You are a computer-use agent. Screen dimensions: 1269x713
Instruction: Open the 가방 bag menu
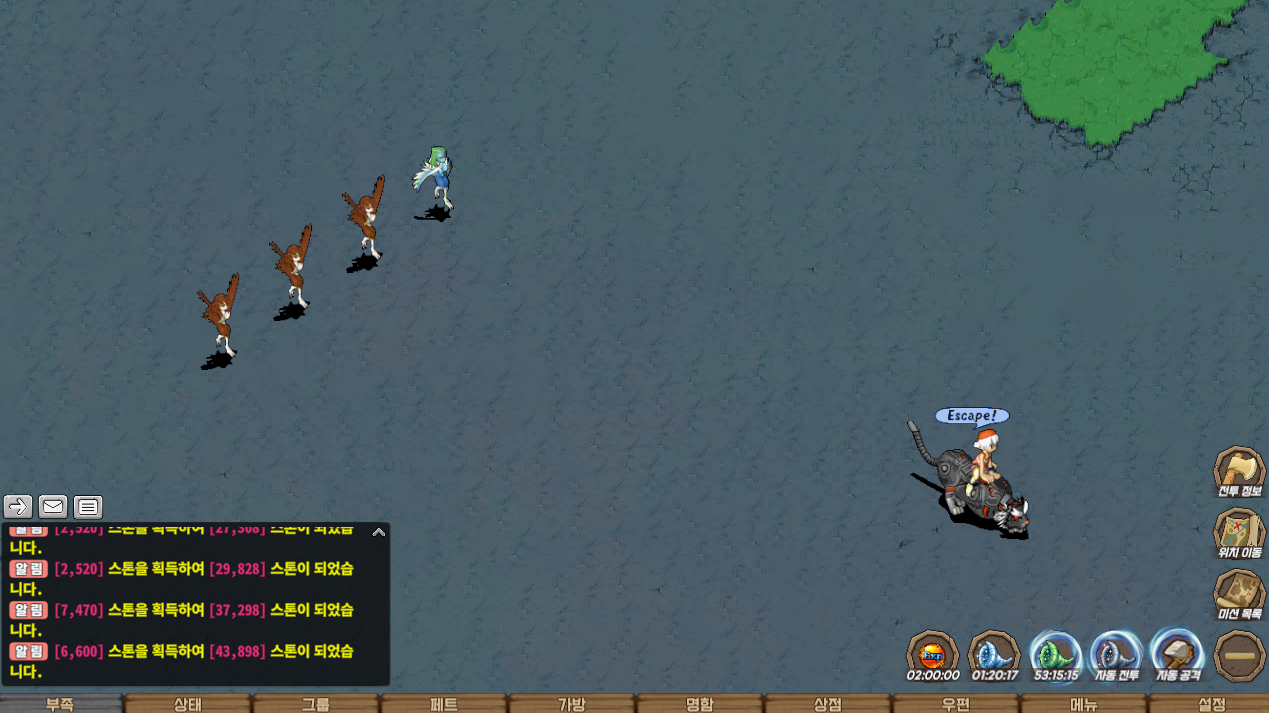coord(572,704)
